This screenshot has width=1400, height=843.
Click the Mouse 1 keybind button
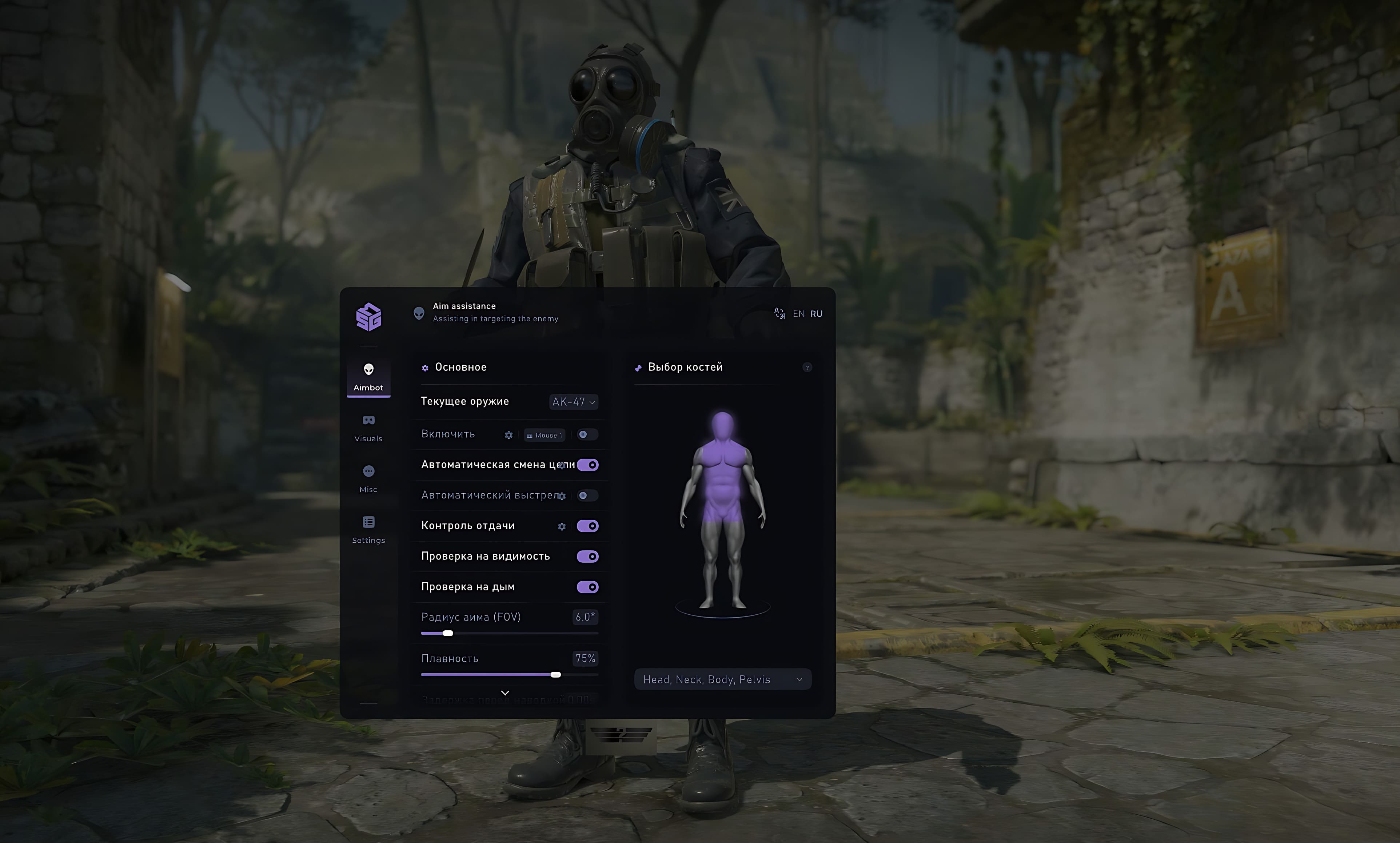point(544,435)
